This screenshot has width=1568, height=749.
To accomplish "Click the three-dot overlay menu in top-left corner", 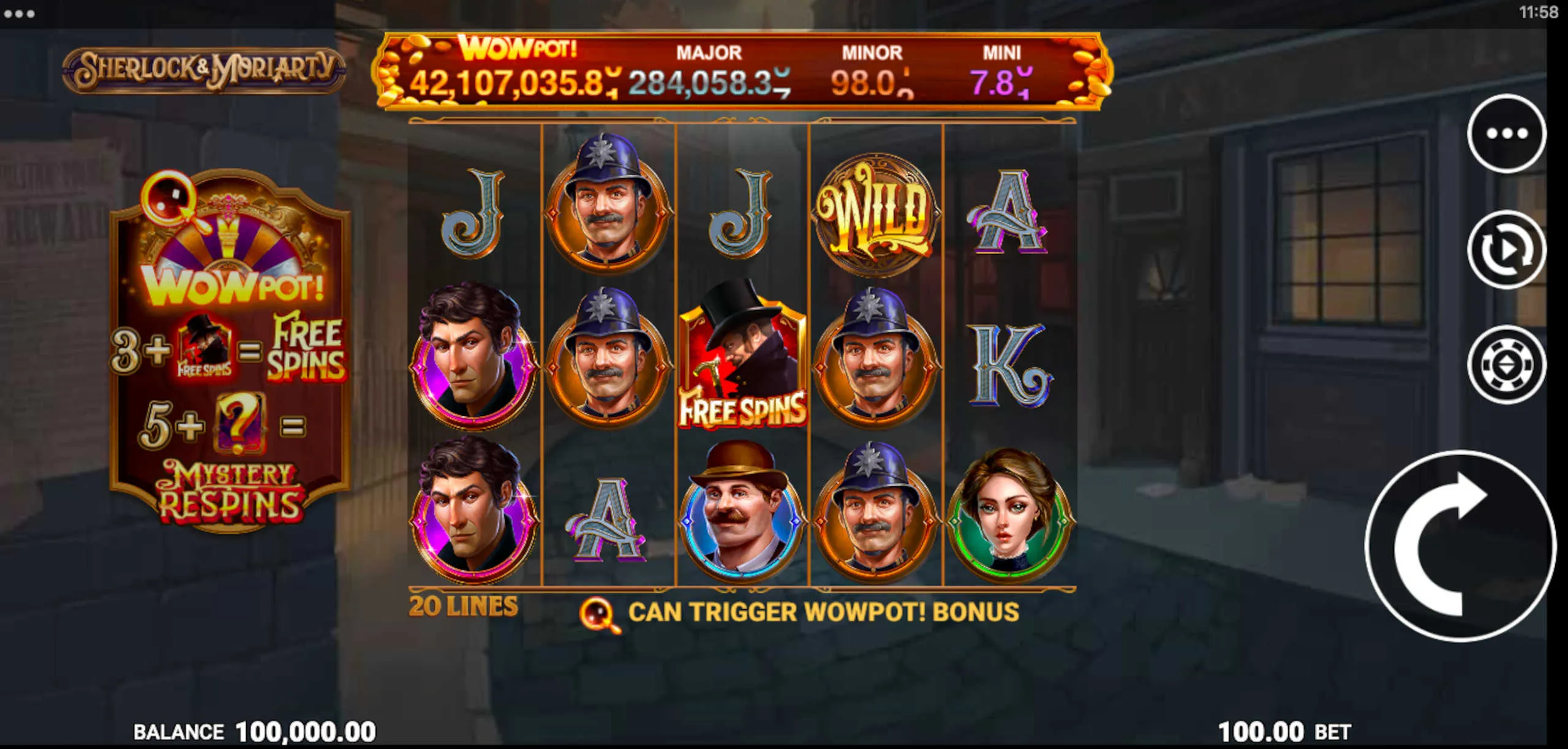I will [19, 13].
